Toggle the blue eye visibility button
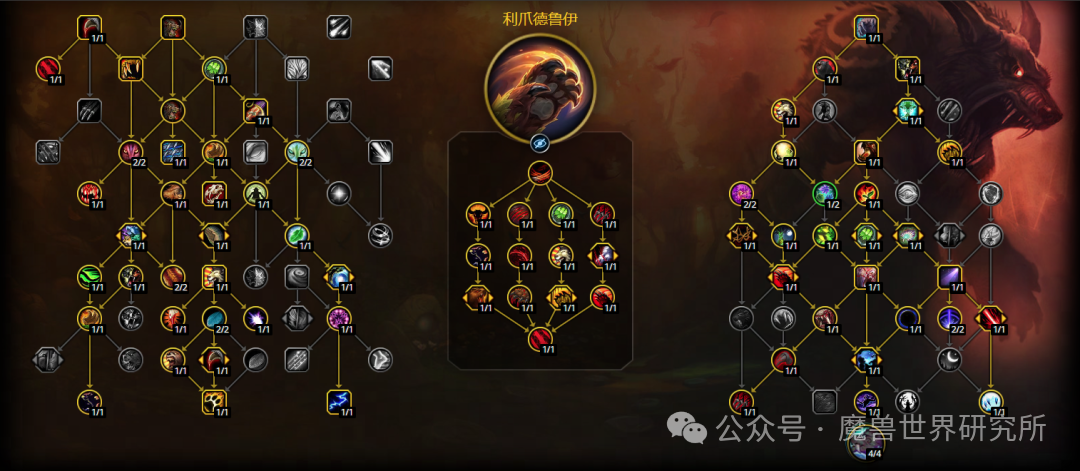 (x=540, y=142)
